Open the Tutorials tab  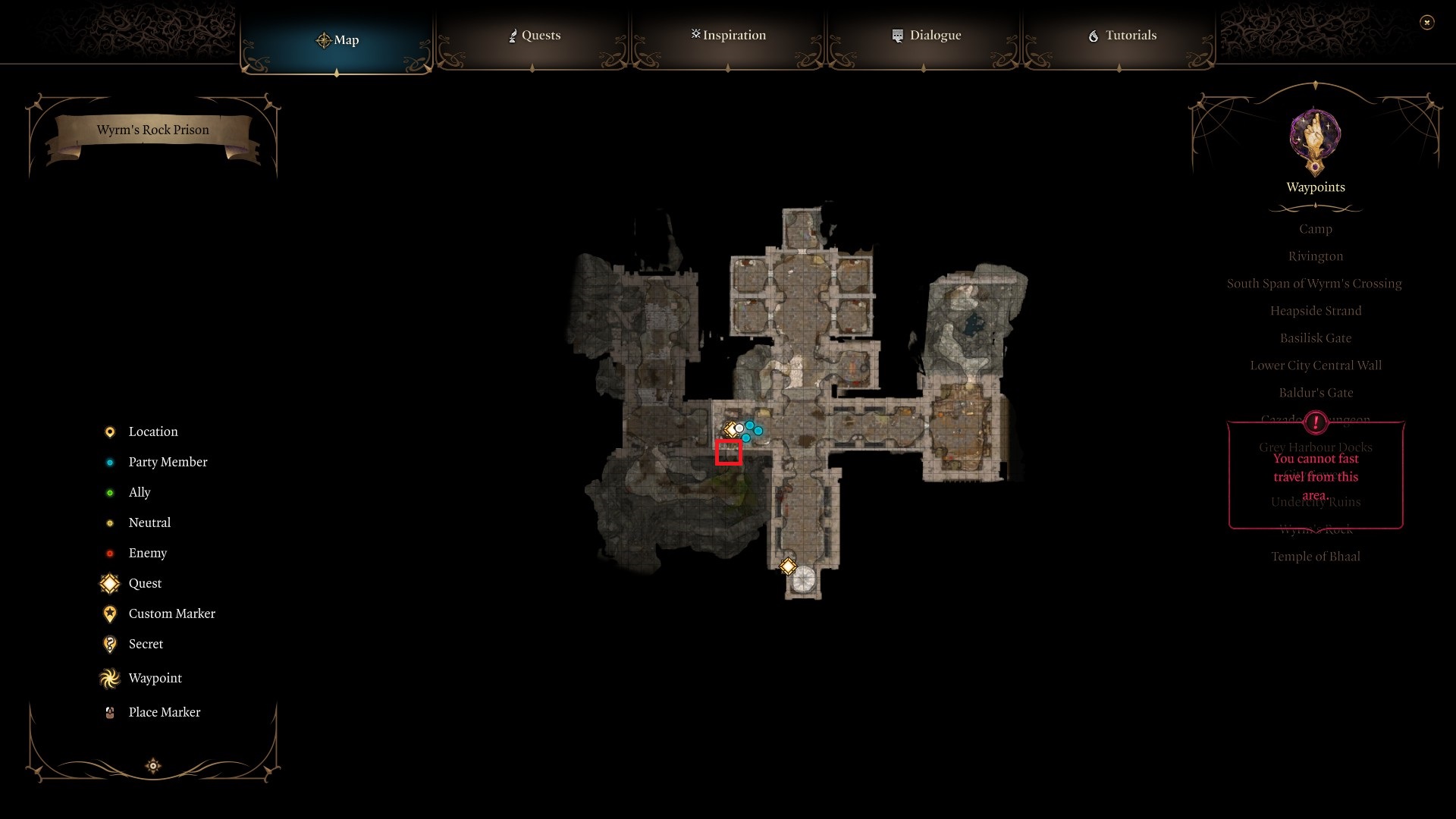pyautogui.click(x=1122, y=35)
